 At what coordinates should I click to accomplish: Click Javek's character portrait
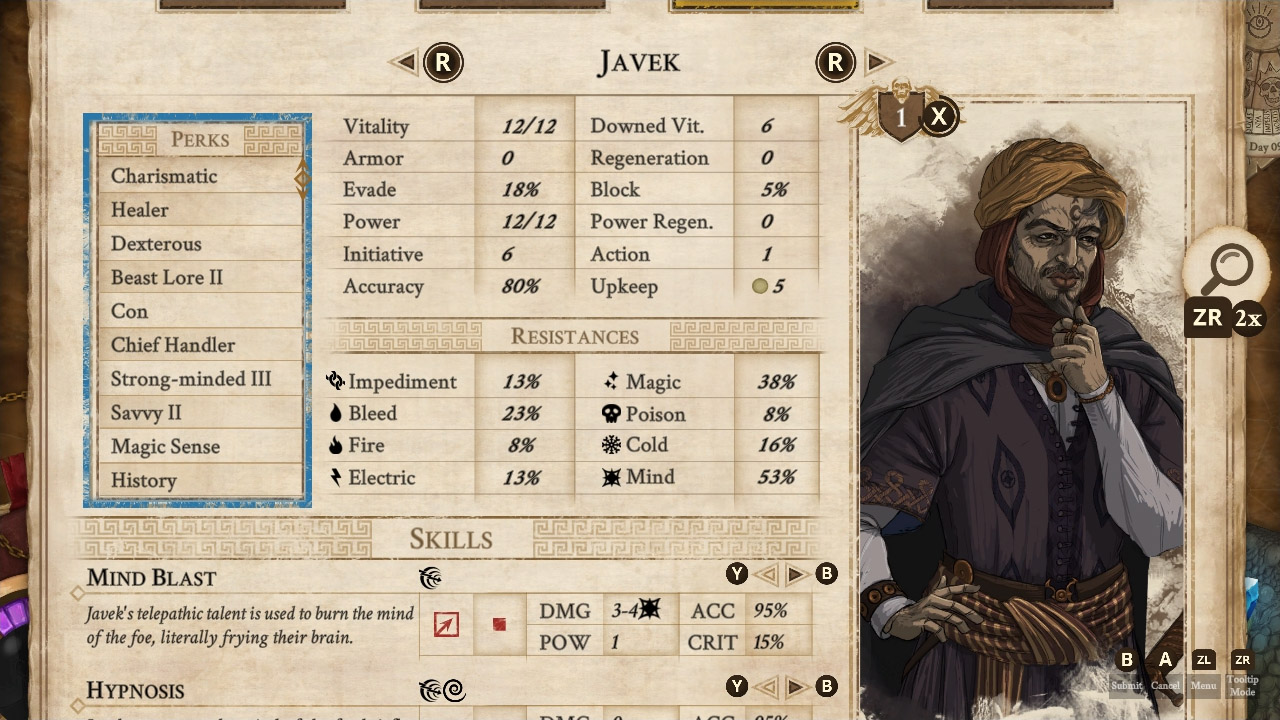coord(1020,420)
